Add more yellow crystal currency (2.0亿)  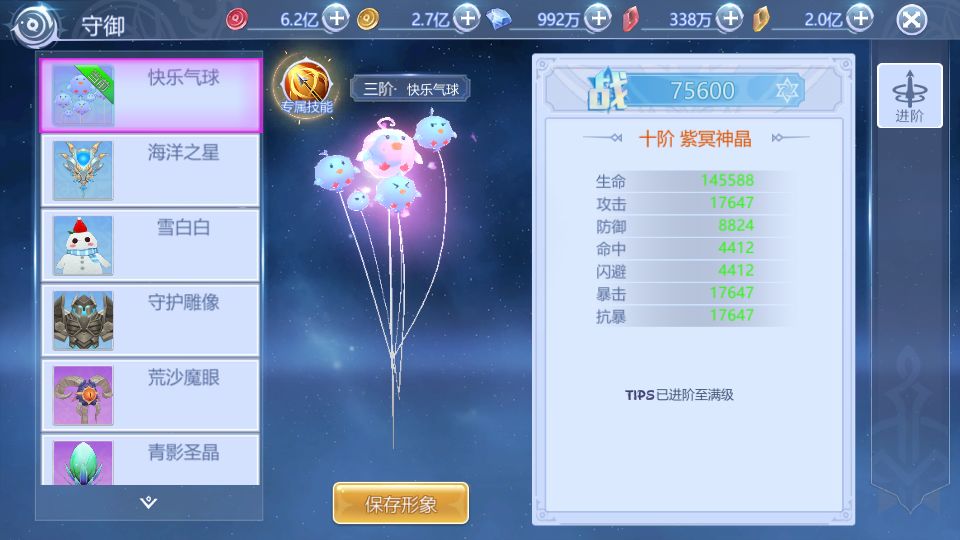(859, 18)
